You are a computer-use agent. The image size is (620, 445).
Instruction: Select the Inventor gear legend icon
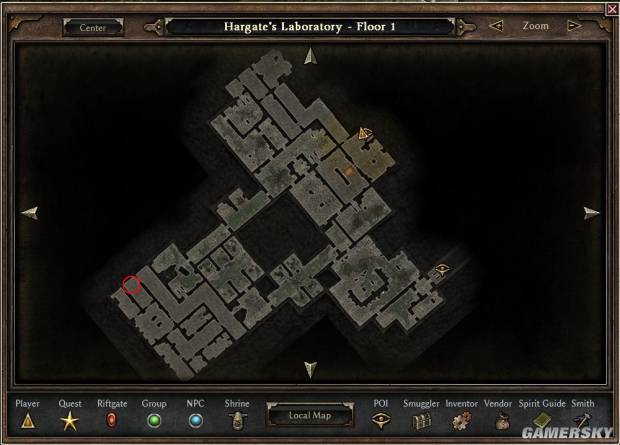pos(461,421)
